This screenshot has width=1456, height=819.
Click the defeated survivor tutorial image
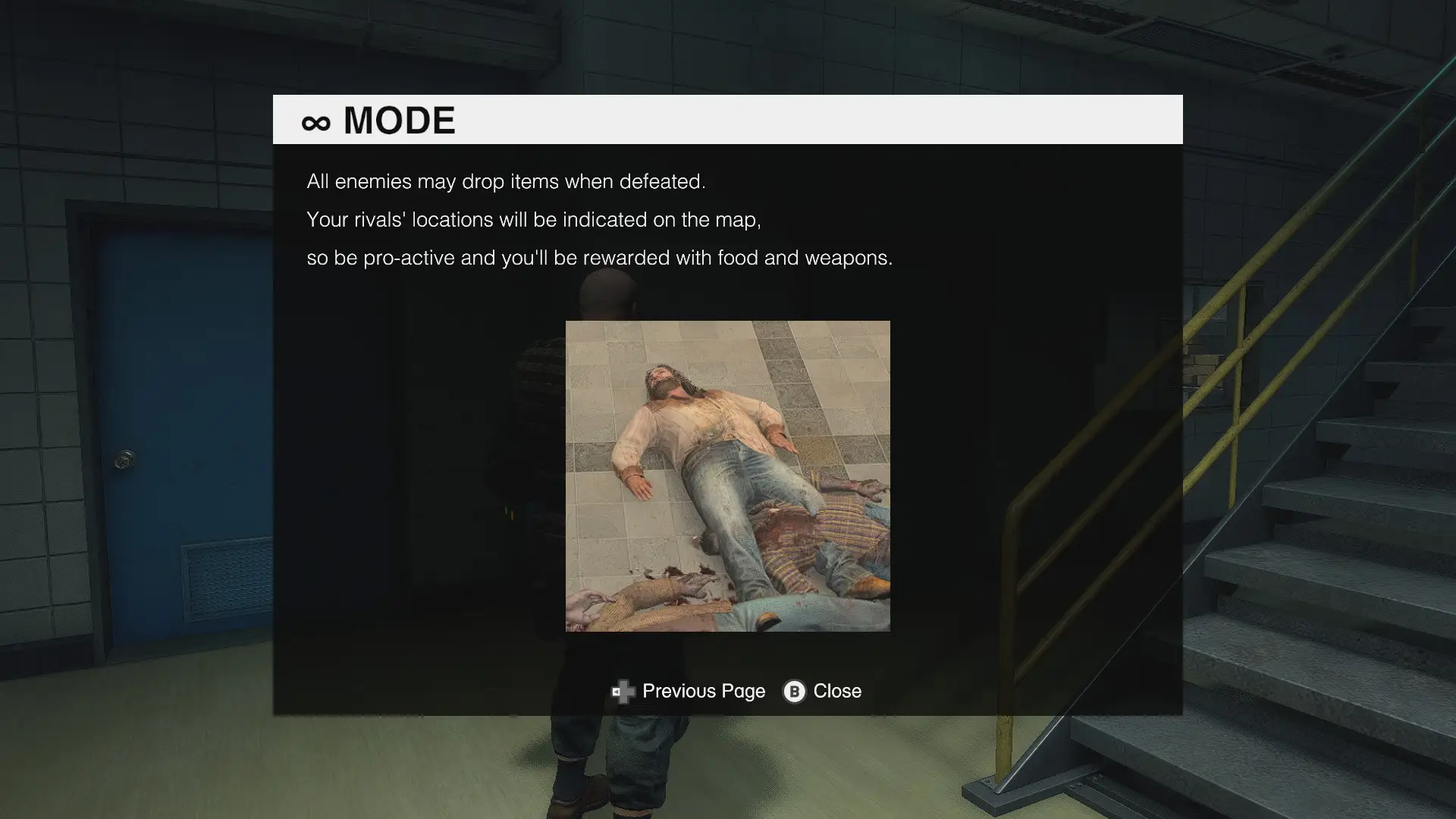click(x=727, y=475)
